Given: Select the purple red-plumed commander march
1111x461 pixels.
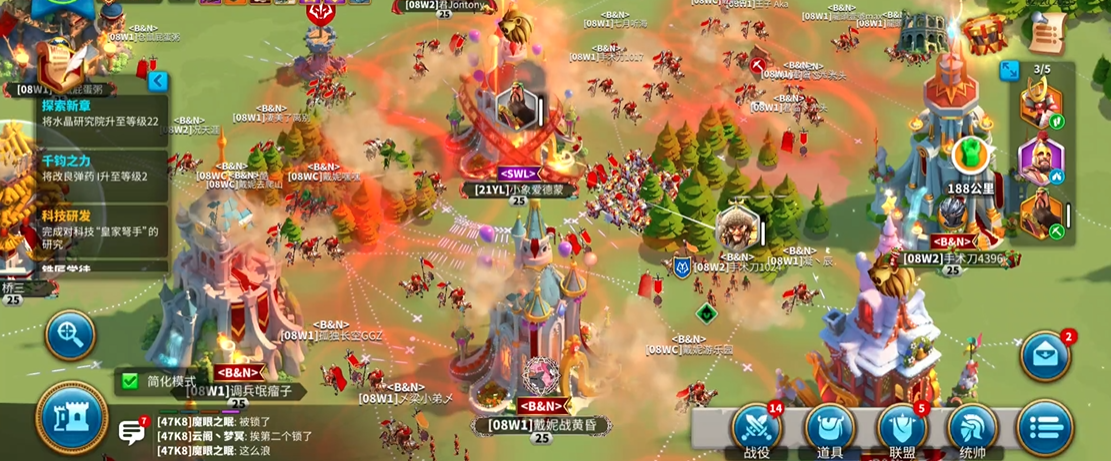Looking at the screenshot, I should 1040,159.
